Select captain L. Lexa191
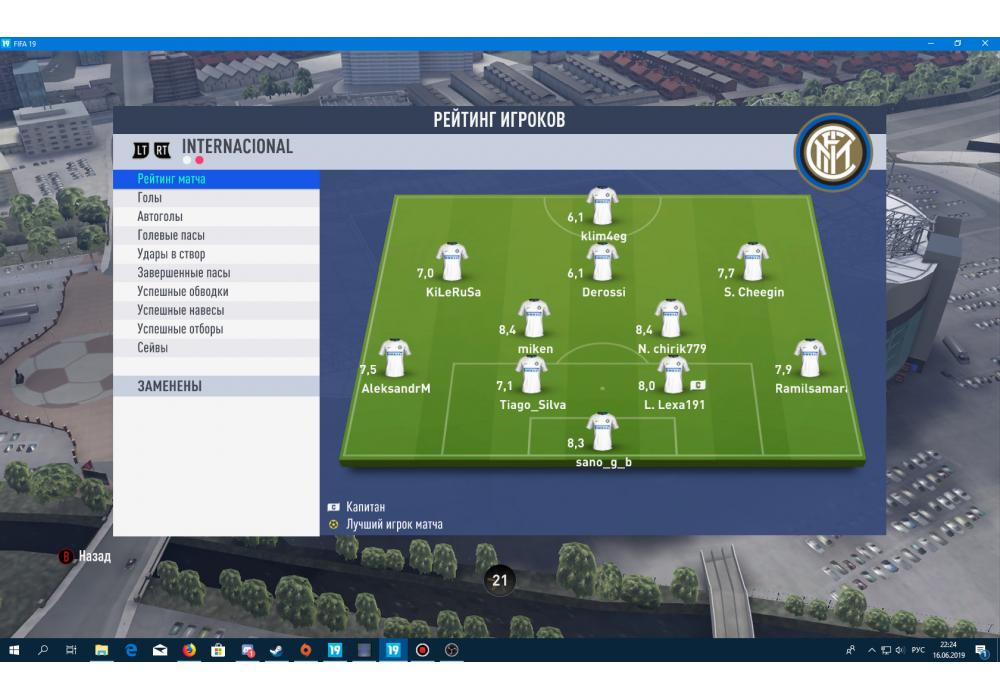The width and height of the screenshot is (1000, 700). [672, 376]
